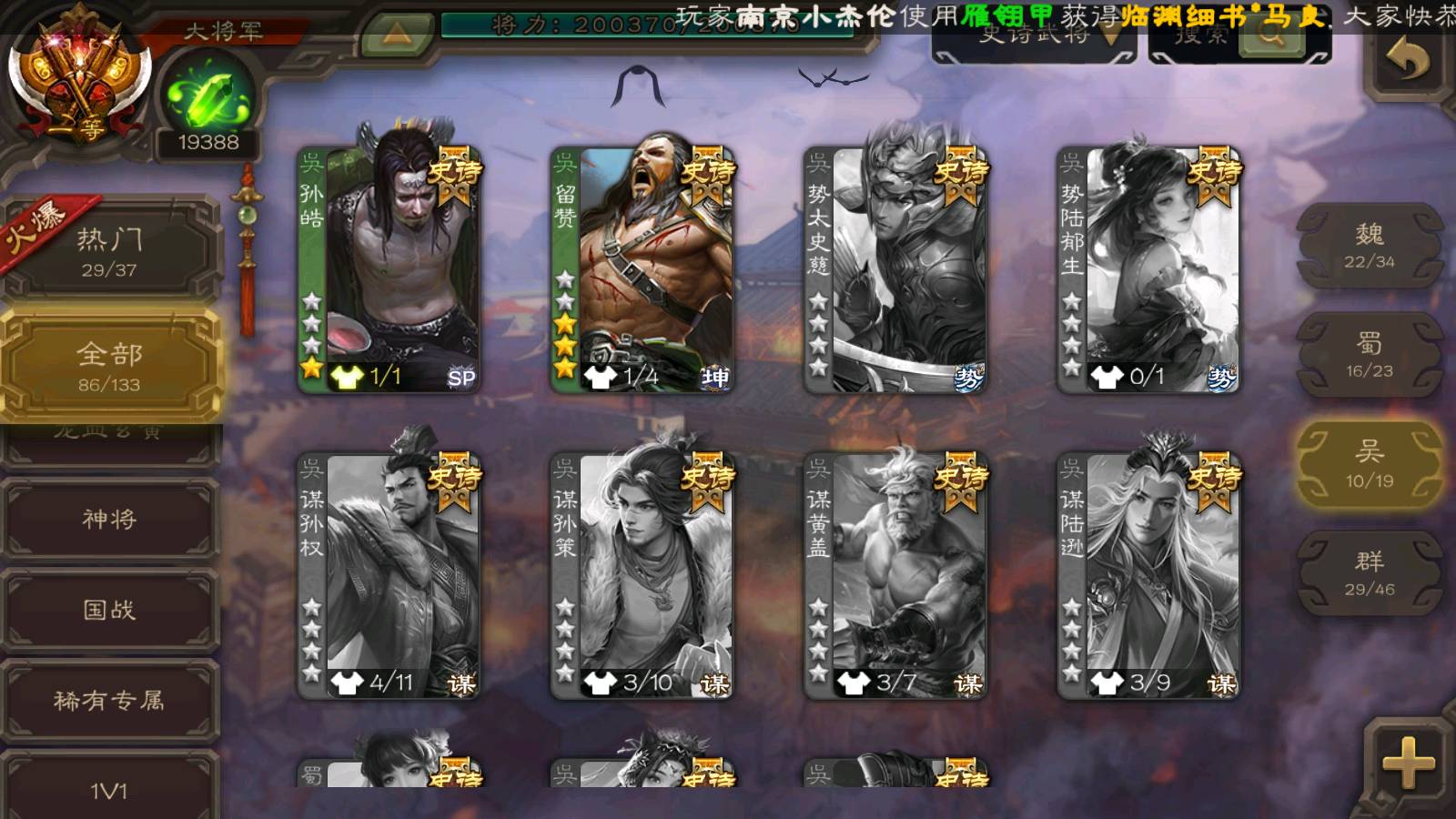Select the 热门 category tab
Image resolution: width=1456 pixels, height=819 pixels.
point(109,250)
